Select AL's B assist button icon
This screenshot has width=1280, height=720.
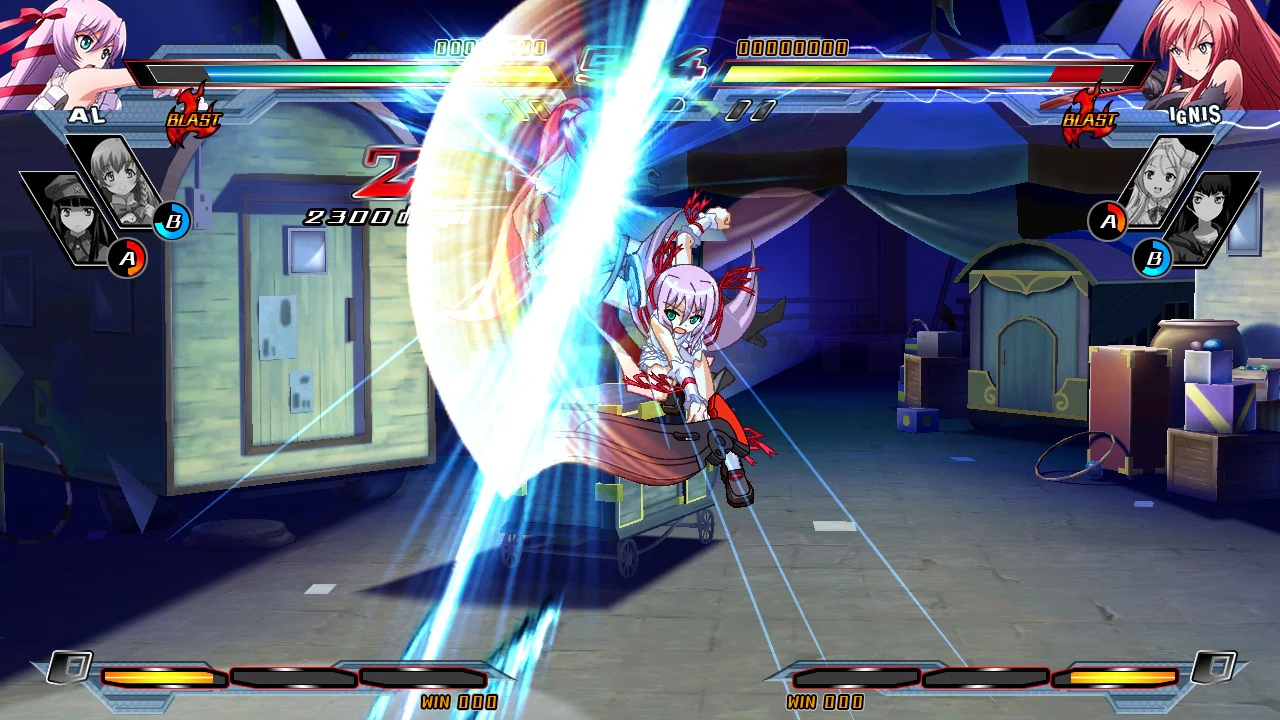(x=175, y=222)
